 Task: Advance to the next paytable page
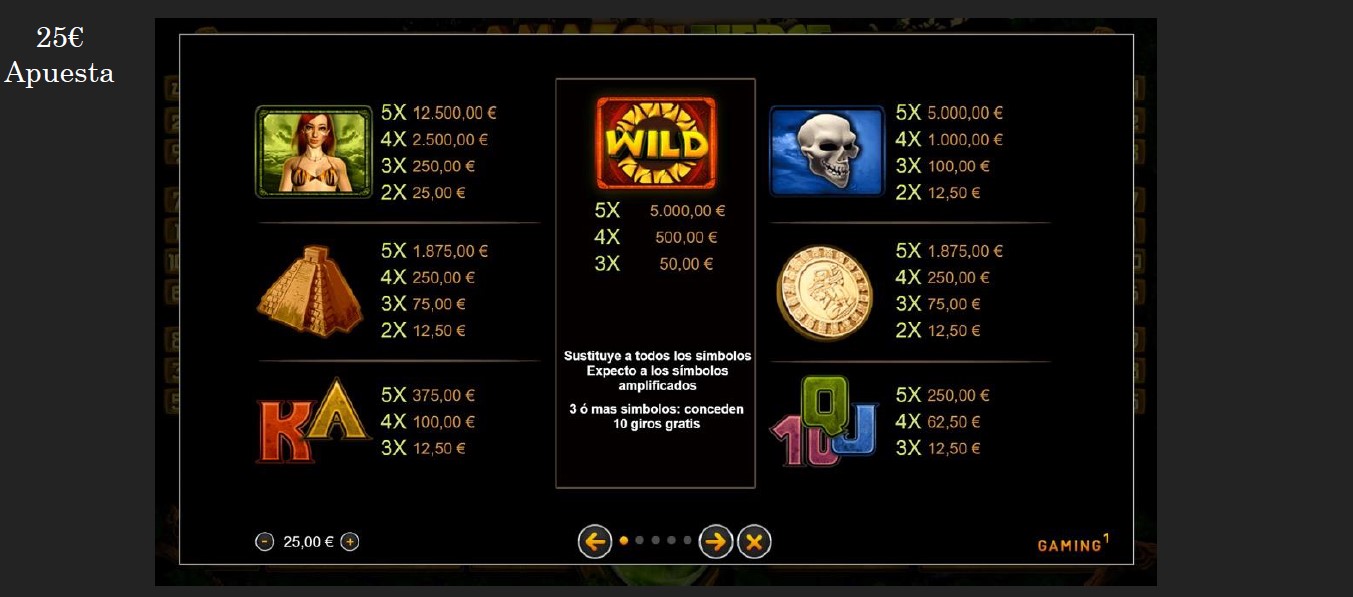click(x=716, y=542)
